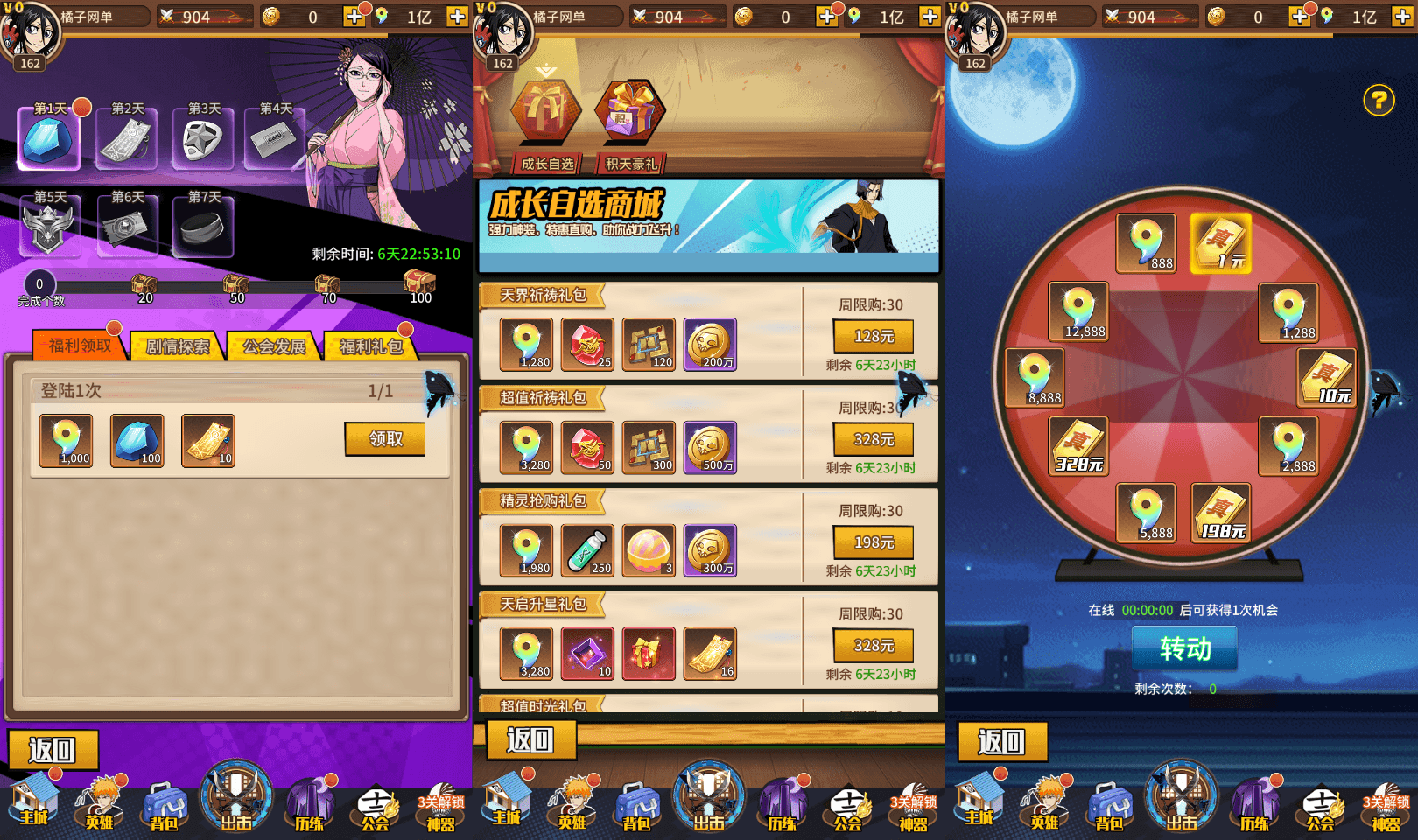Open the 成长自选 shop category
This screenshot has width=1418, height=840.
(x=546, y=122)
